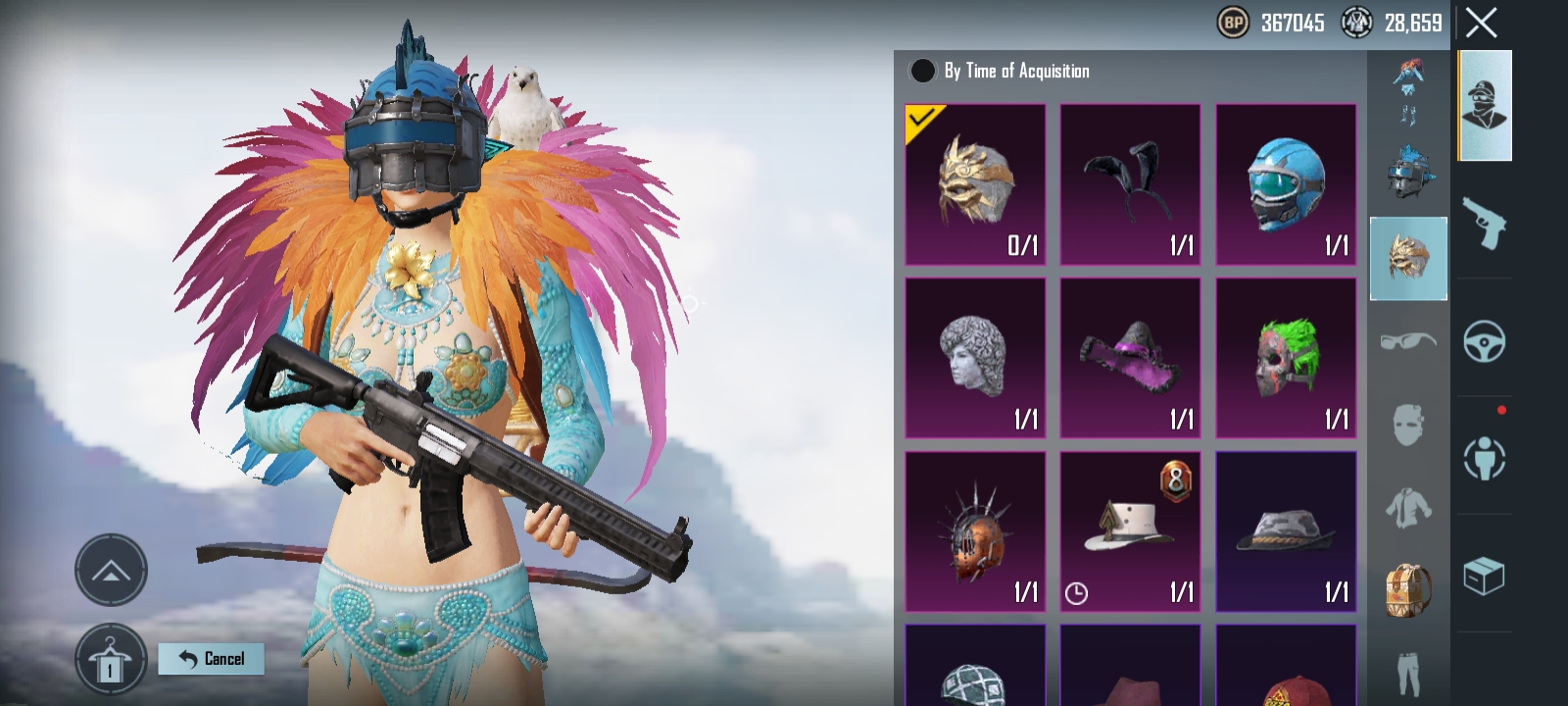Click the up-arrow collapse button

pyautogui.click(x=111, y=571)
